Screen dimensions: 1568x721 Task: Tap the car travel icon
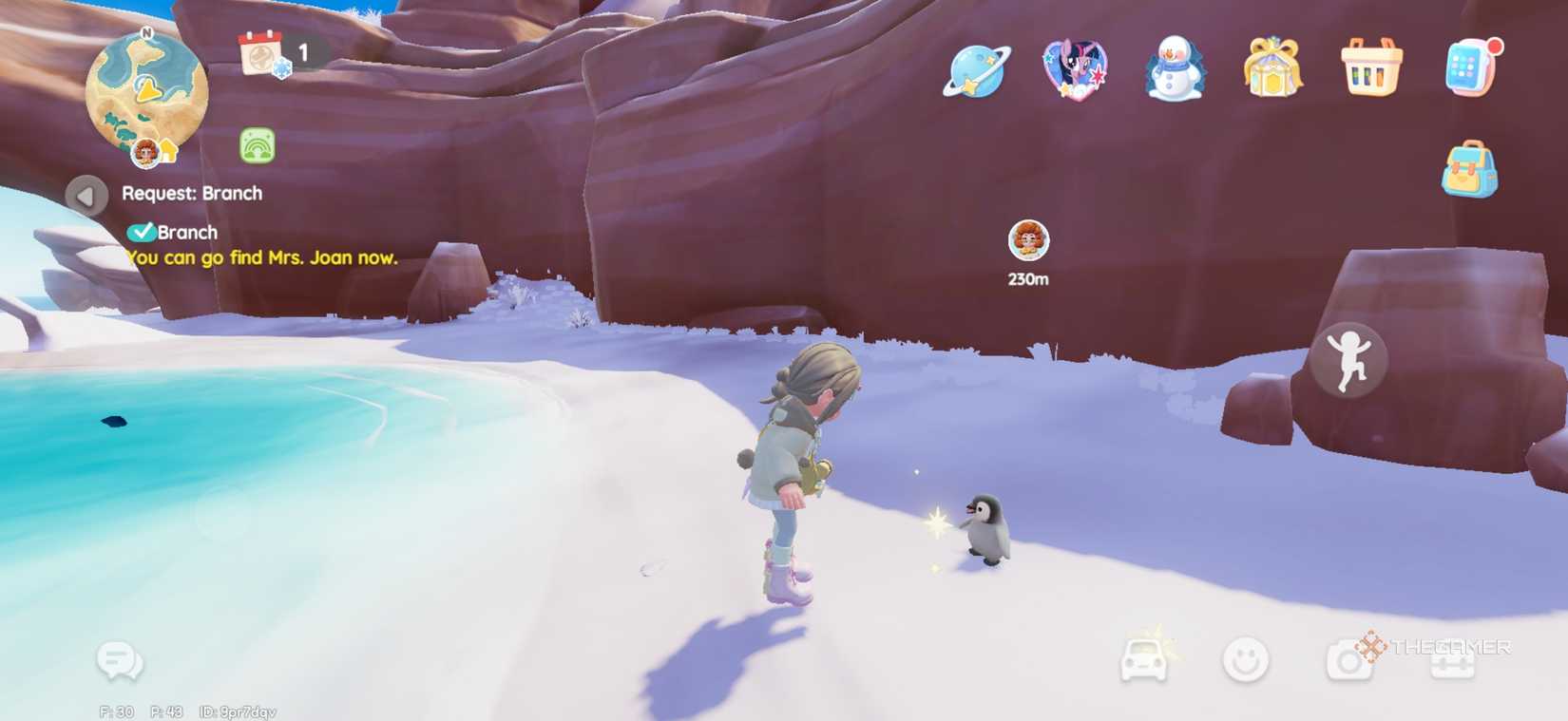(1145, 659)
